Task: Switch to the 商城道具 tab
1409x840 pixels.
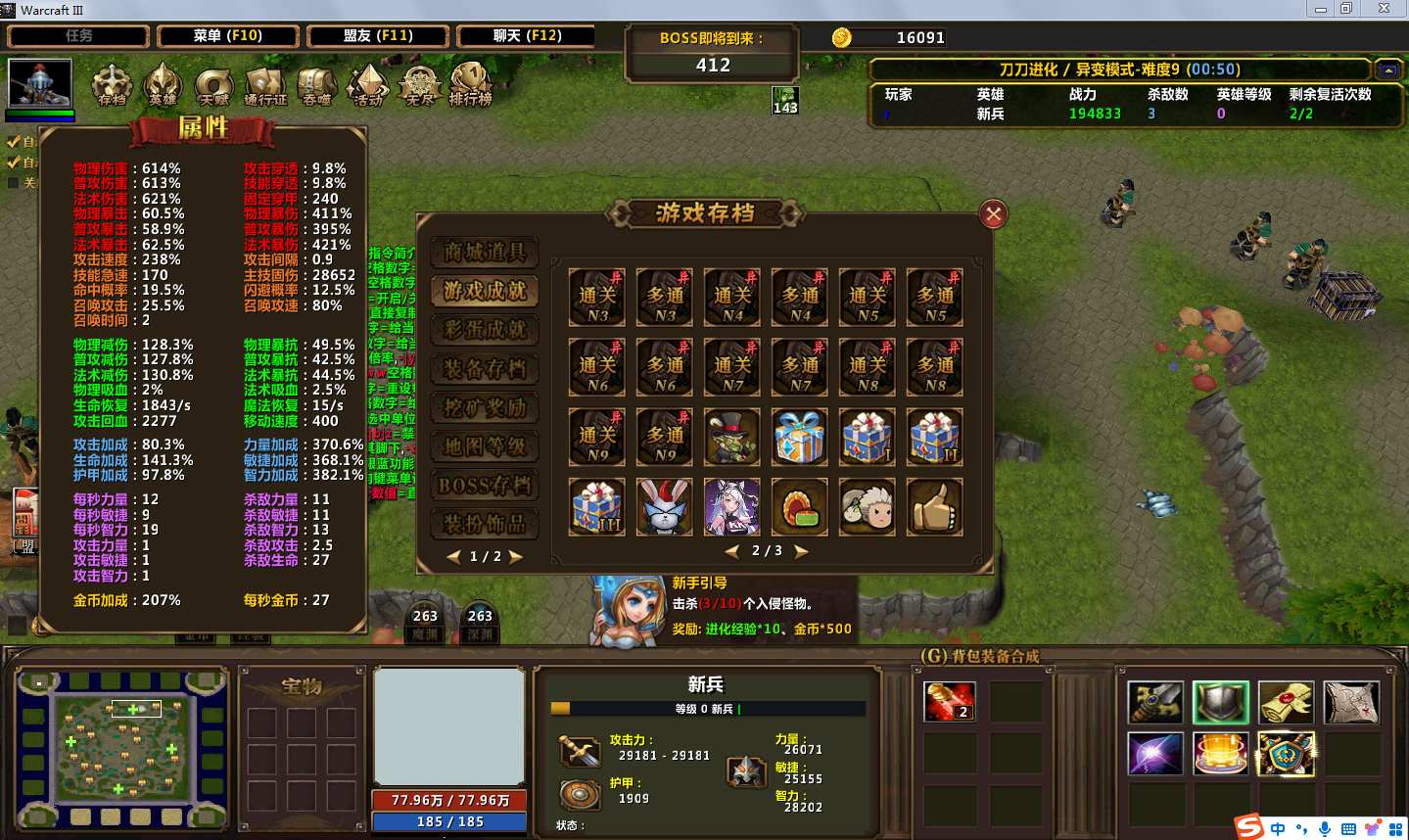Action: (x=485, y=252)
